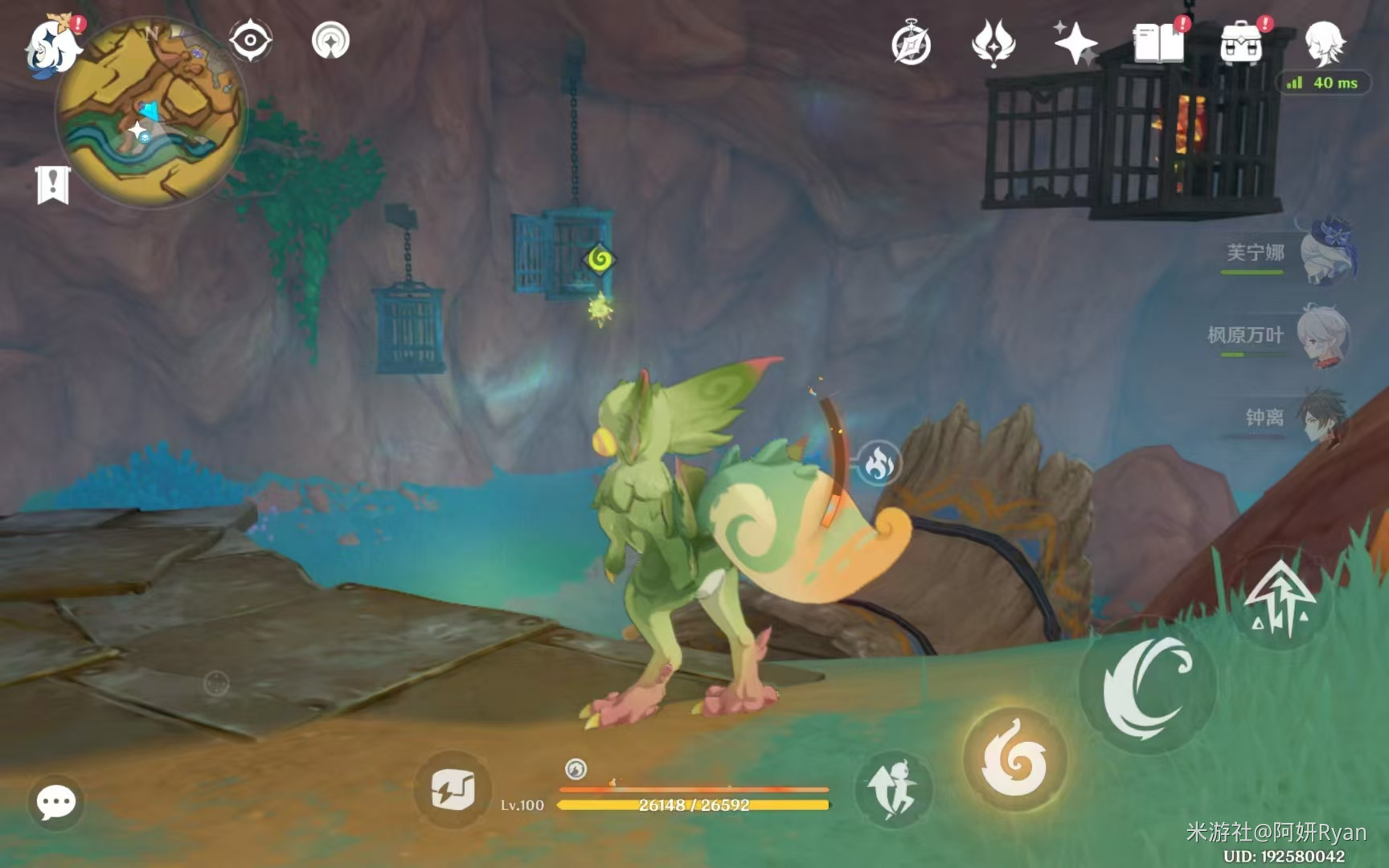The width and height of the screenshot is (1389, 868).
Task: Open the battle pass leaf emblem
Action: 994,43
